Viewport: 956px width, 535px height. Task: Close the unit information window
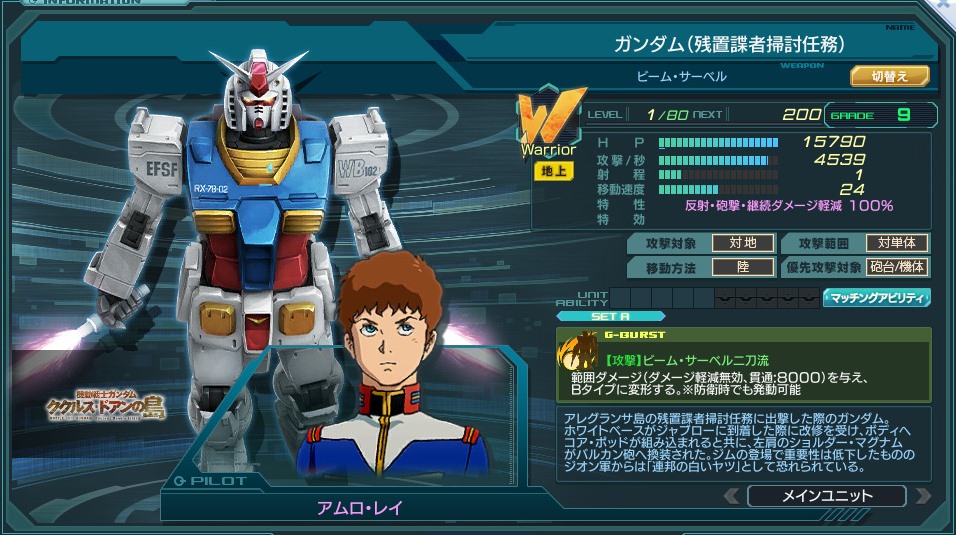coord(946,6)
